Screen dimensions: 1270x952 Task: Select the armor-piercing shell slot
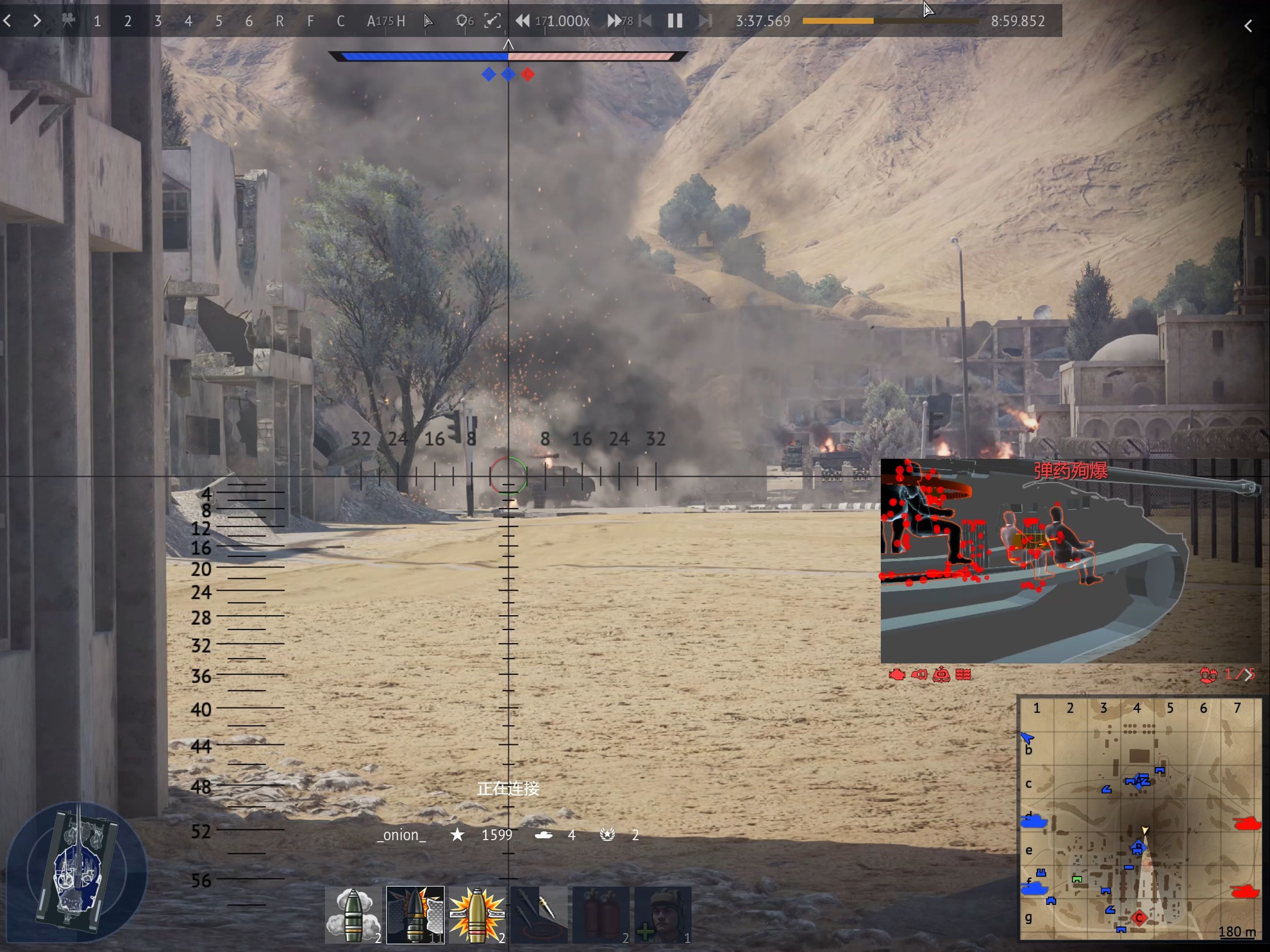tap(415, 915)
